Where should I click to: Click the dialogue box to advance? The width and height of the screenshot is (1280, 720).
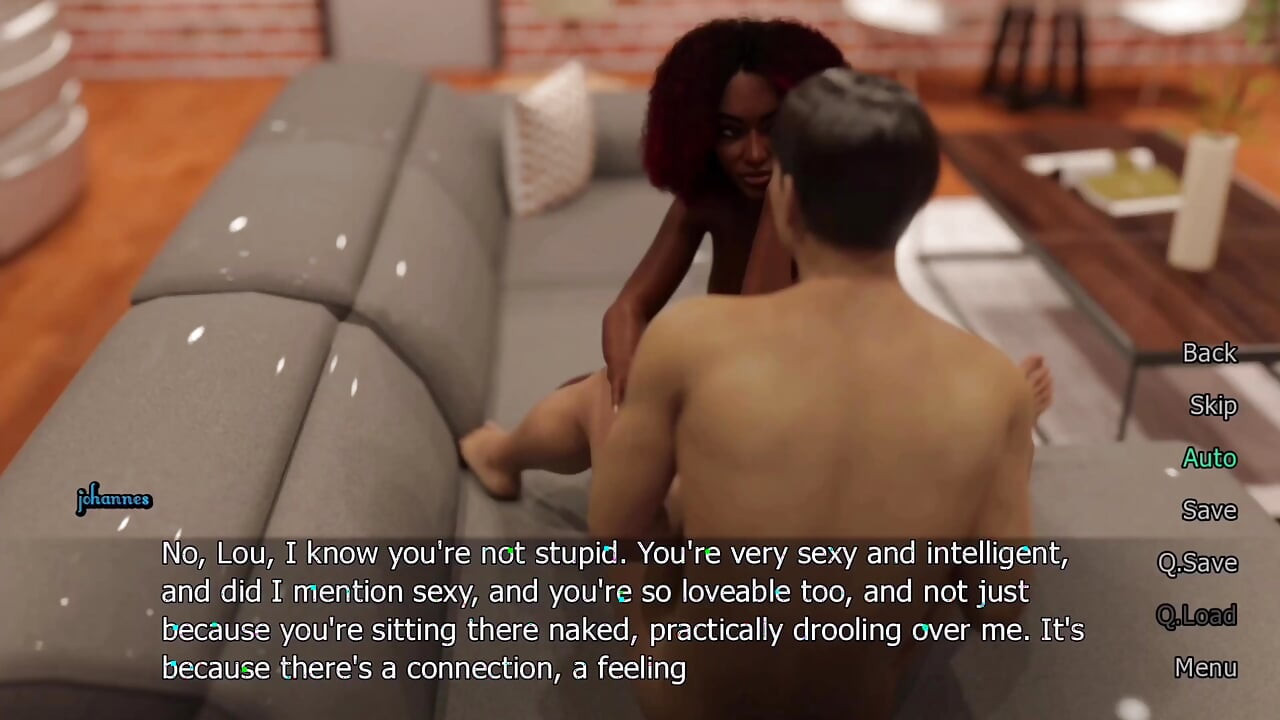(x=600, y=610)
